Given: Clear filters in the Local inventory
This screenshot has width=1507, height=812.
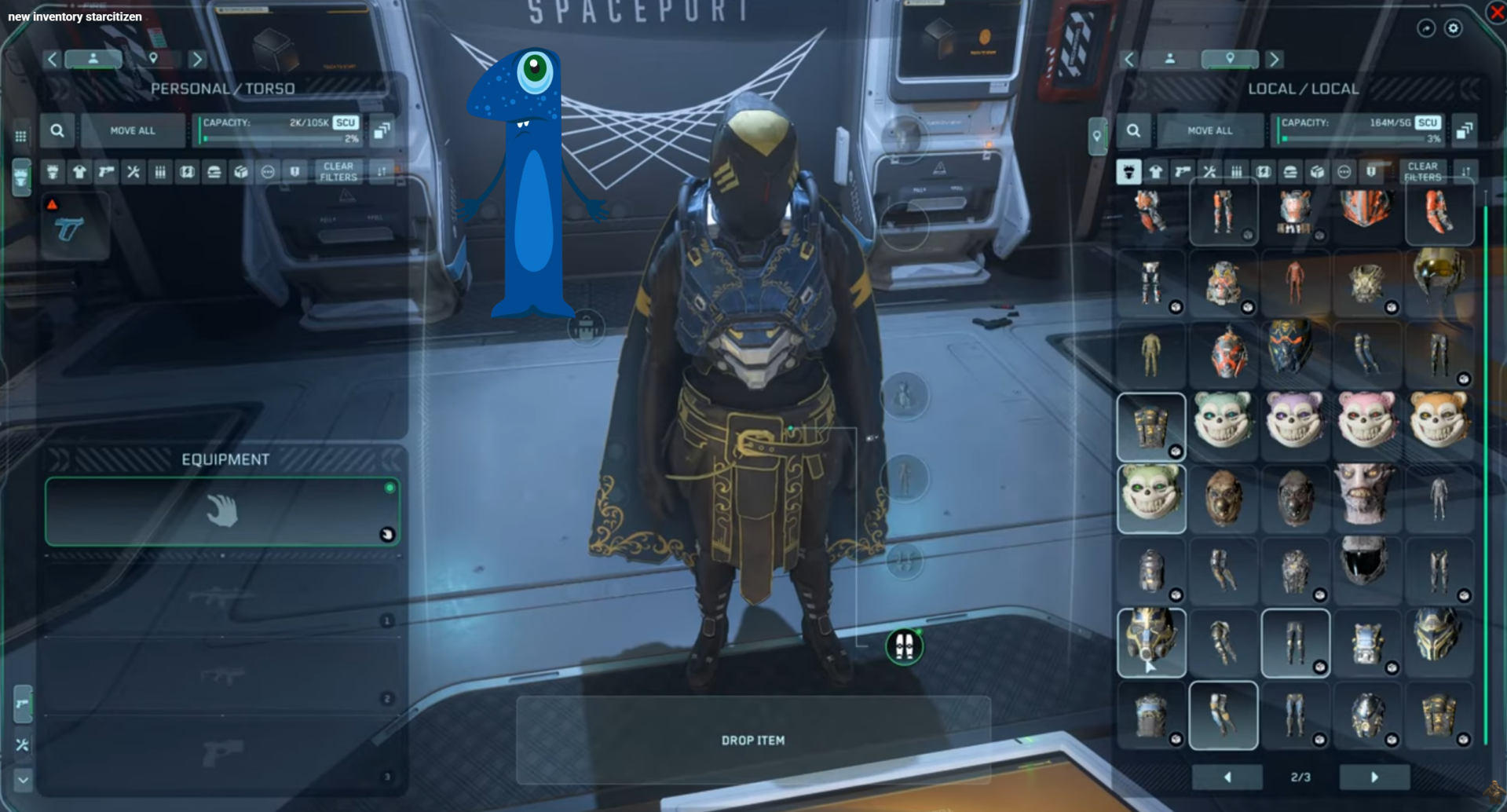Looking at the screenshot, I should point(1422,171).
